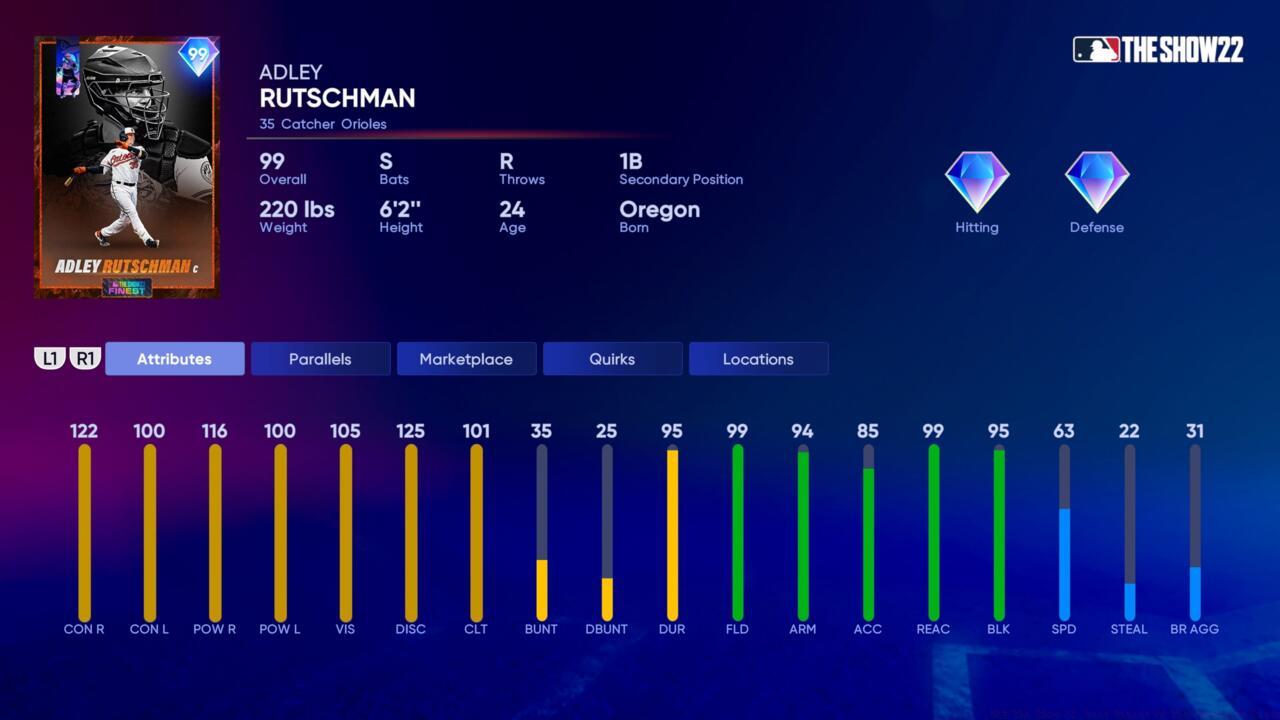This screenshot has width=1280, height=720.
Task: Open the Marketplace tab
Action: [x=466, y=359]
